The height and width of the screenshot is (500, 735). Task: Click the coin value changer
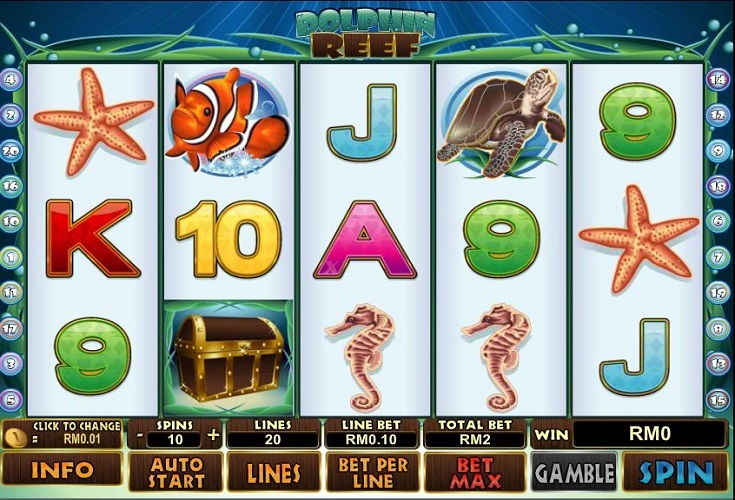(x=62, y=434)
